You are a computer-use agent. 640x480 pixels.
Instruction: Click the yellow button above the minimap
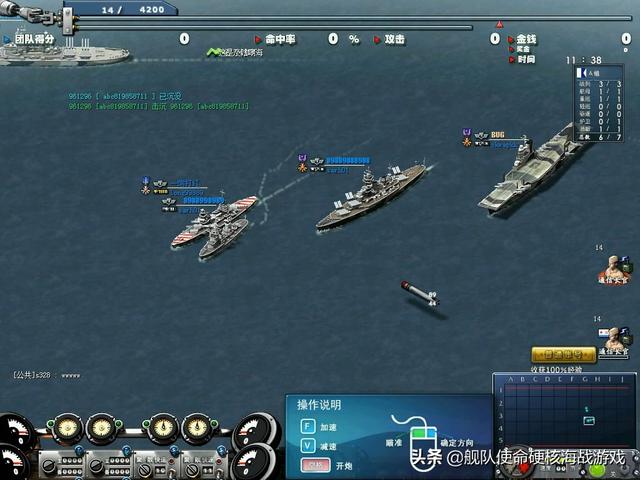pyautogui.click(x=563, y=354)
